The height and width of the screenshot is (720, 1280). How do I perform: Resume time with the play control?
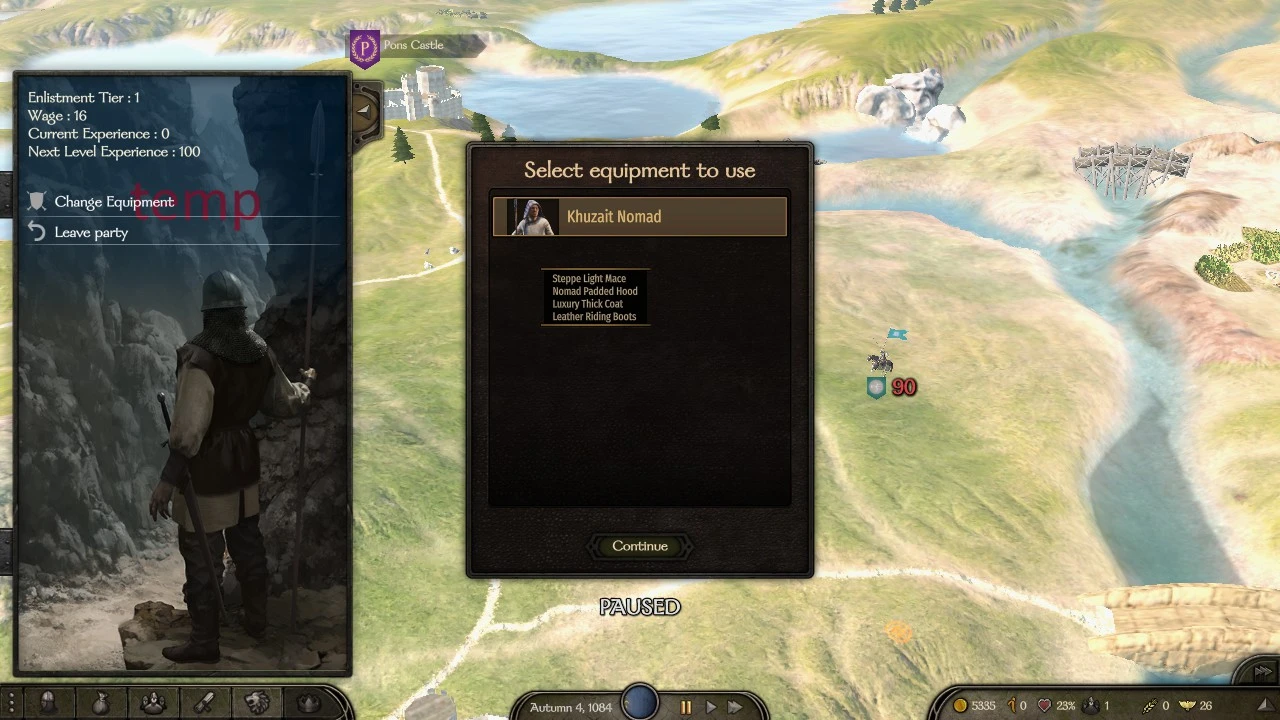pos(710,706)
